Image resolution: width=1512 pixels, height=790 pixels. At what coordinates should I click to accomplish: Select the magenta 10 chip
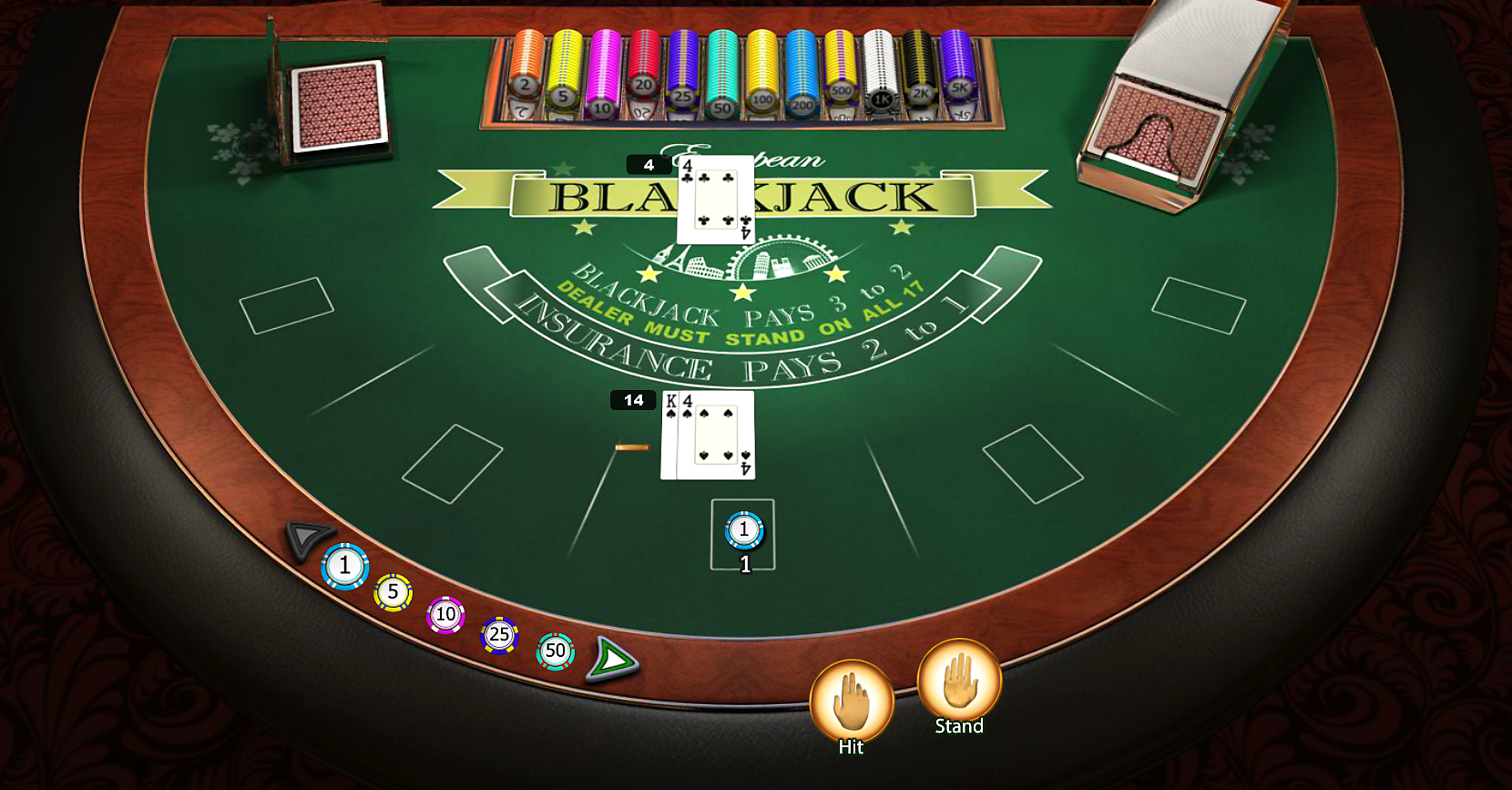[445, 615]
